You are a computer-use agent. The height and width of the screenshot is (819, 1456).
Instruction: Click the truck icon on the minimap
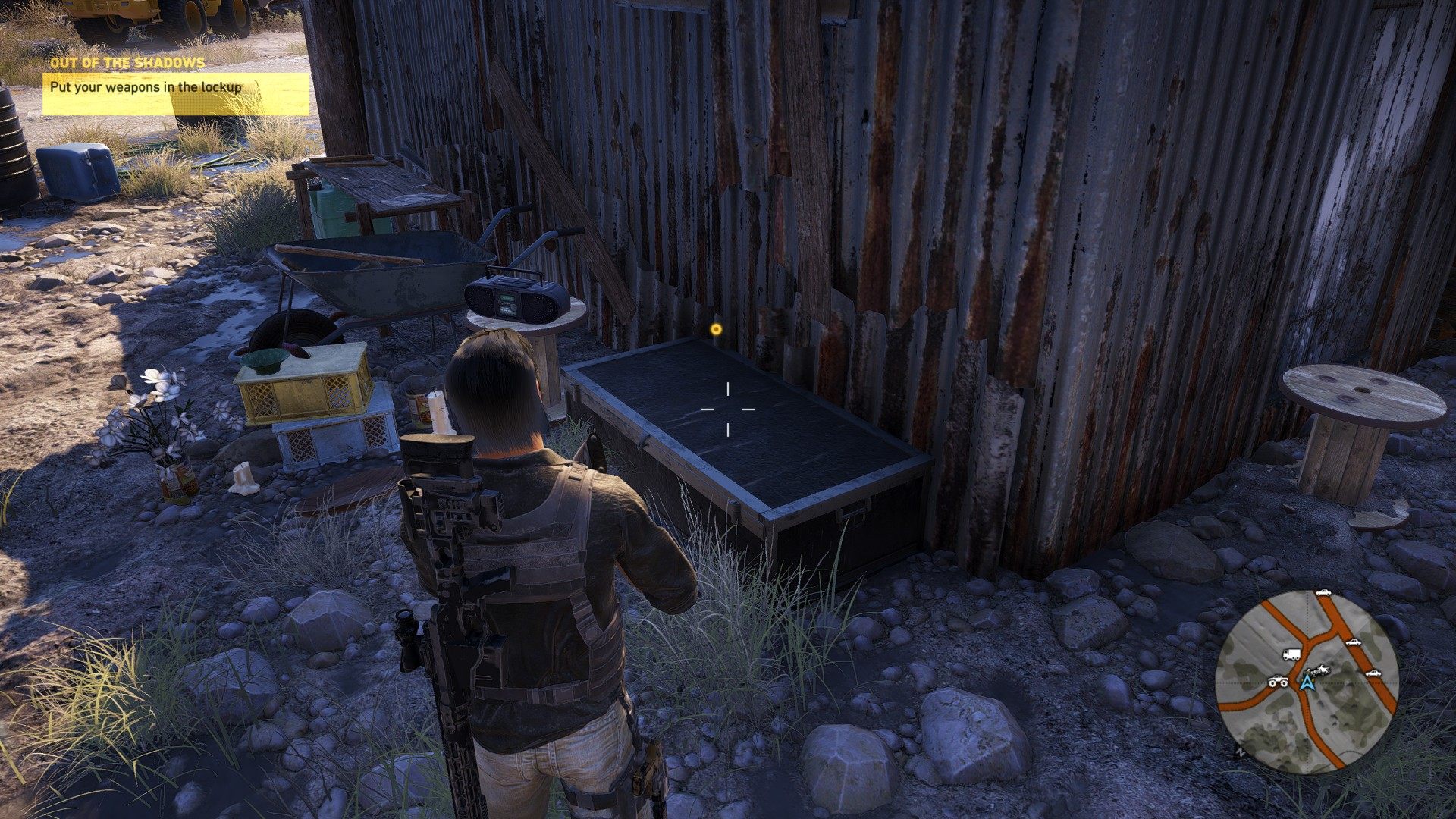(1291, 654)
